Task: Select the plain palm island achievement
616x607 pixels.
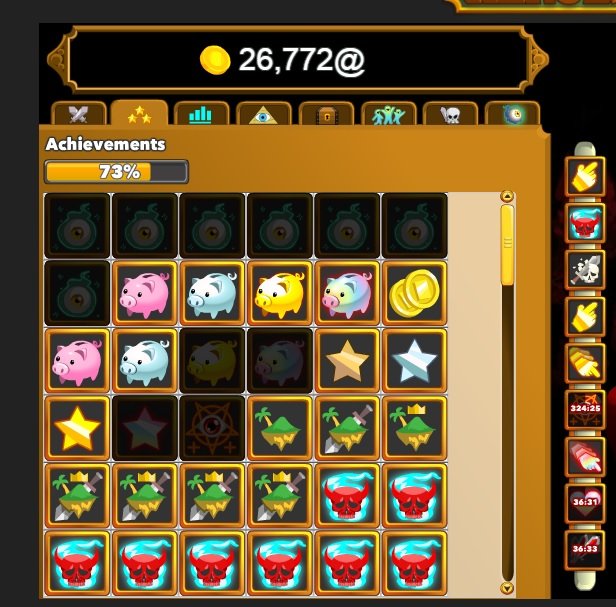Action: pos(279,428)
